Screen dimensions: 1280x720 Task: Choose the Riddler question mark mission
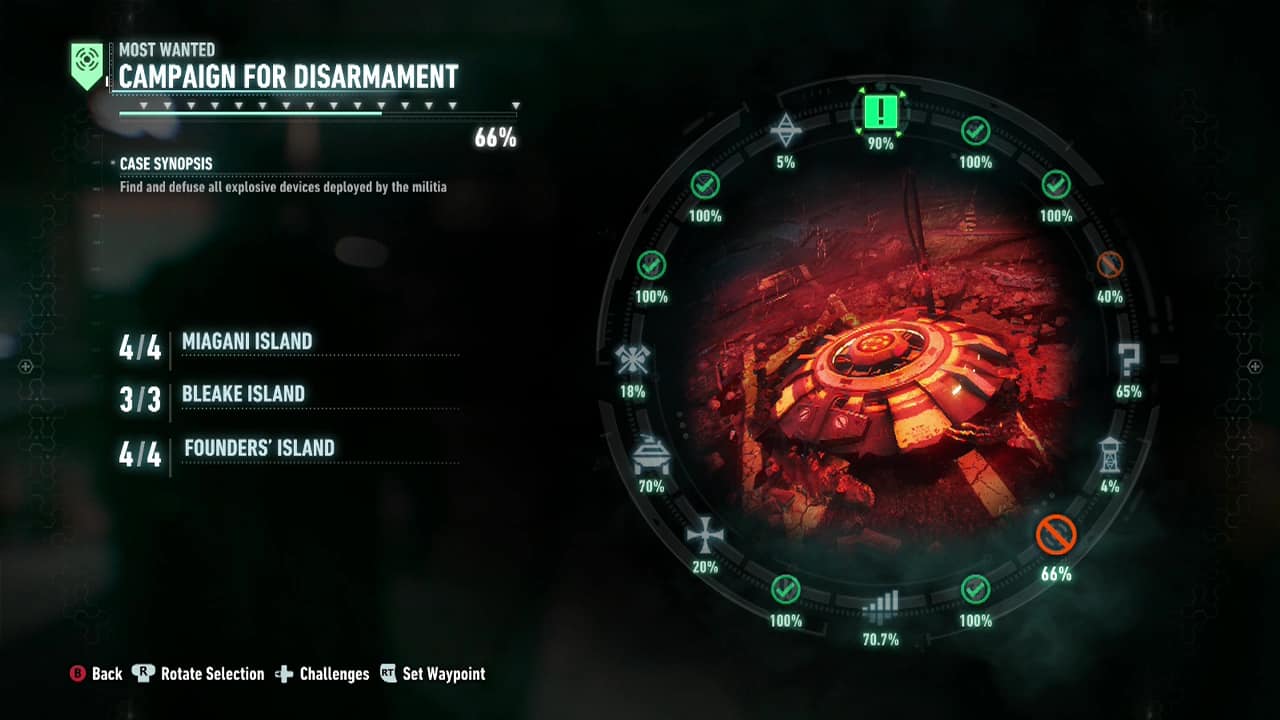[x=1129, y=359]
